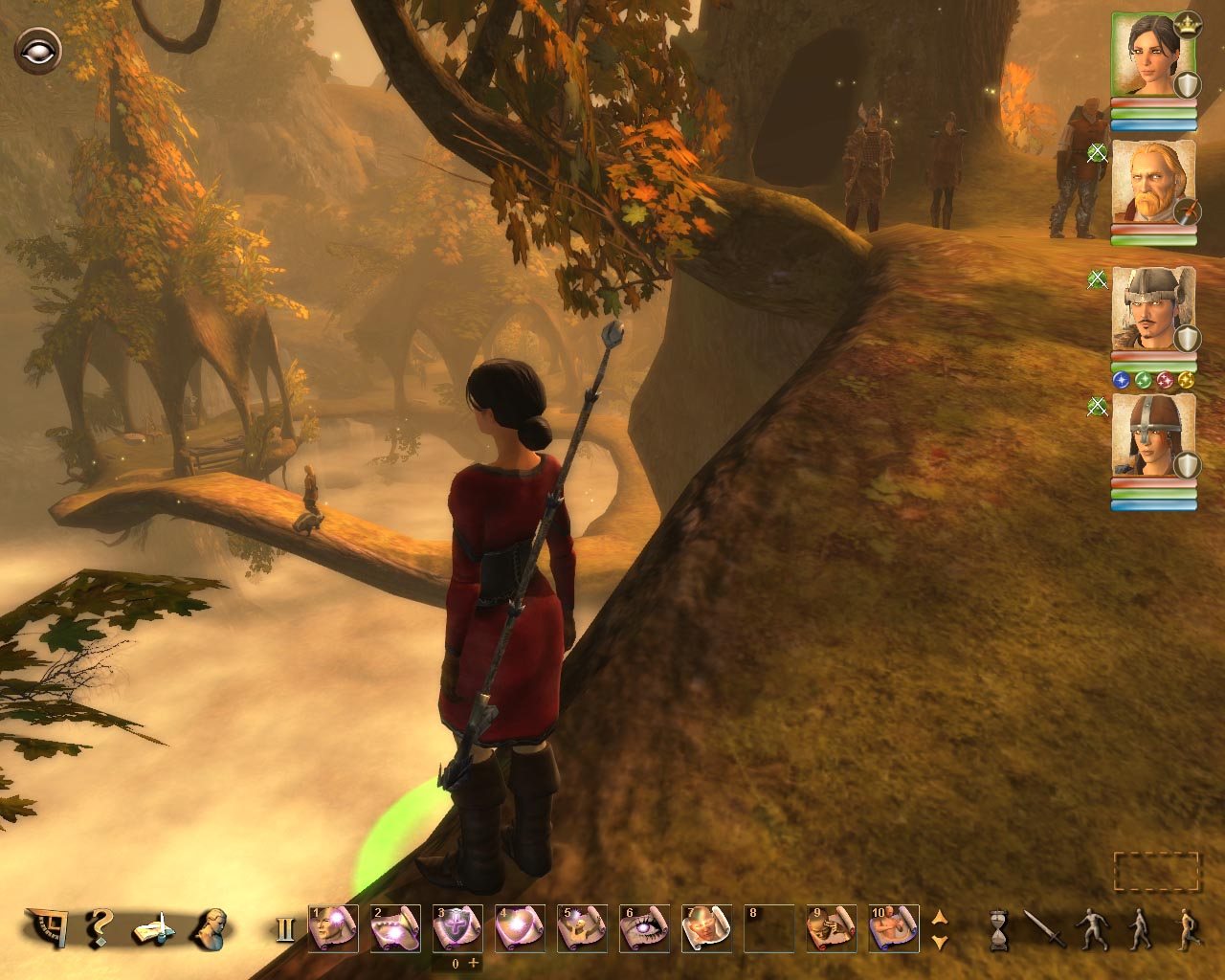Click the quickbar down arrow
Image resolution: width=1225 pixels, height=980 pixels.
click(x=940, y=942)
